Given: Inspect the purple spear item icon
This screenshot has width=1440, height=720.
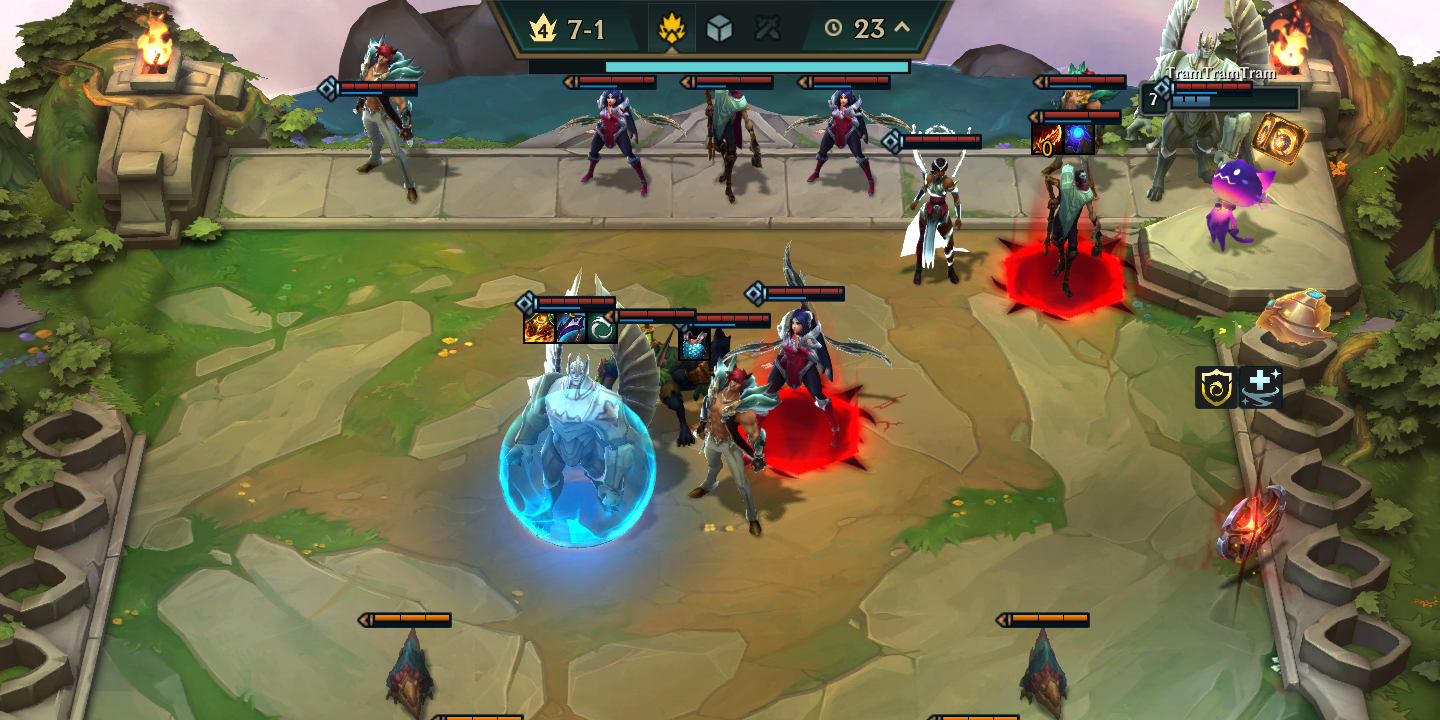Looking at the screenshot, I should point(571,328).
